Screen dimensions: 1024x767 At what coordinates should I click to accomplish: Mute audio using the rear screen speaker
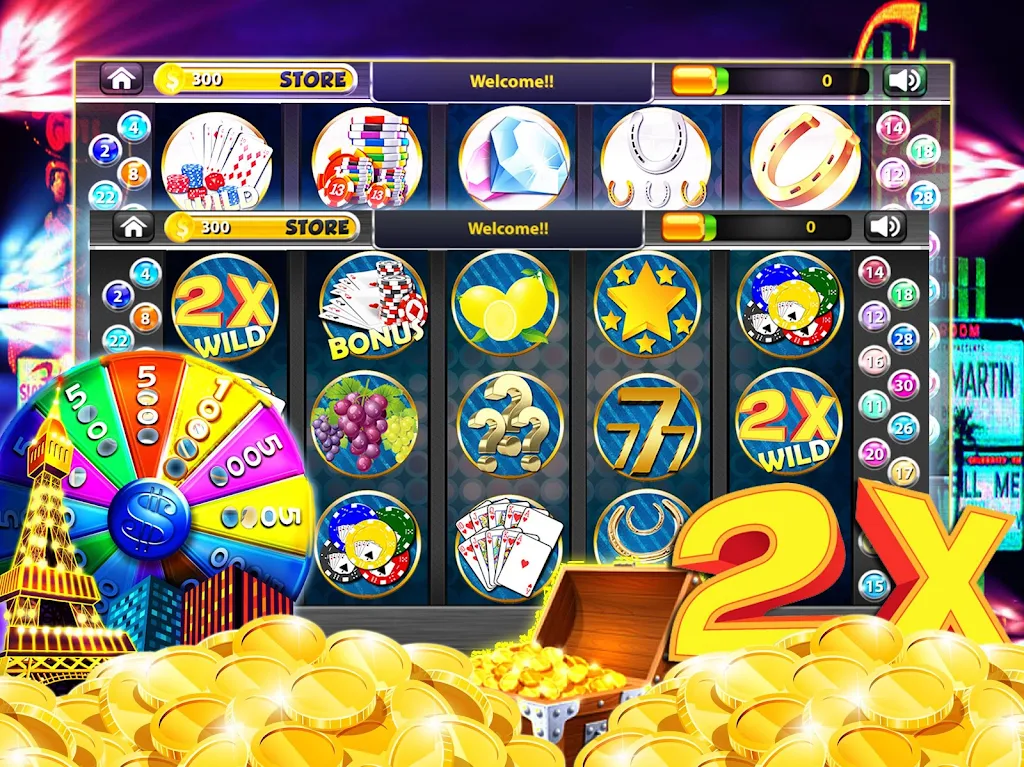[904, 80]
